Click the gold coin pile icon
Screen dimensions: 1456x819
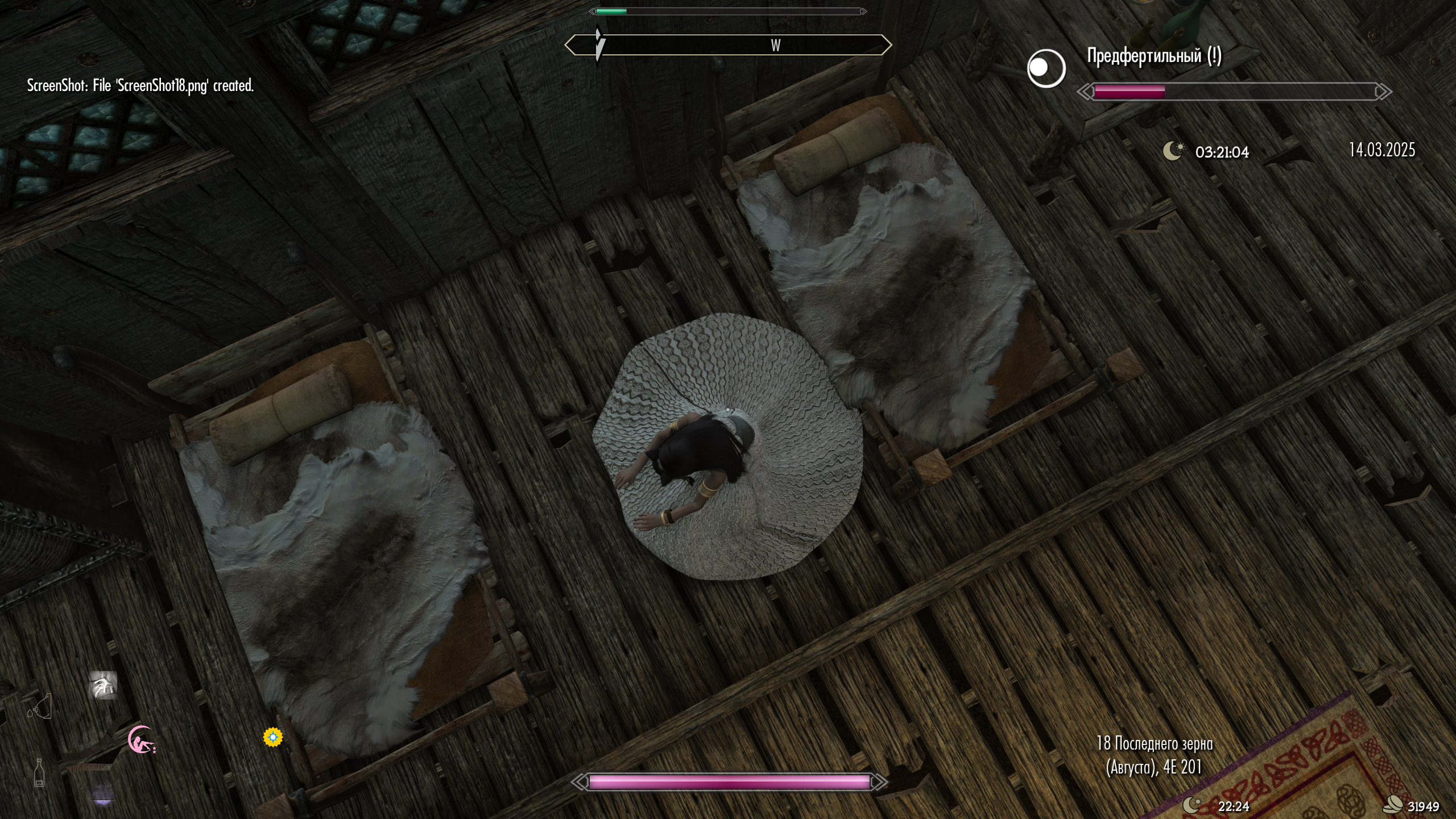[x=1393, y=805]
